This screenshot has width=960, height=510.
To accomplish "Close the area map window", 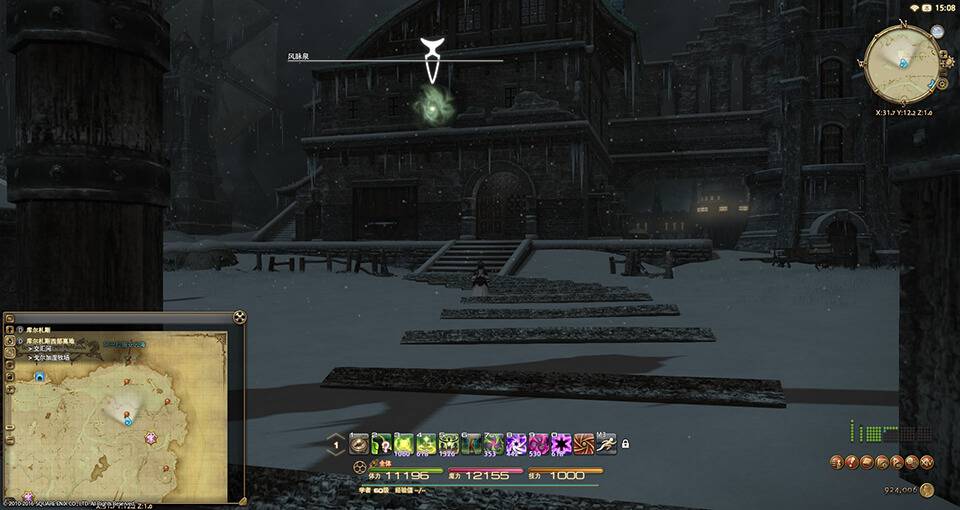I will (x=239, y=317).
